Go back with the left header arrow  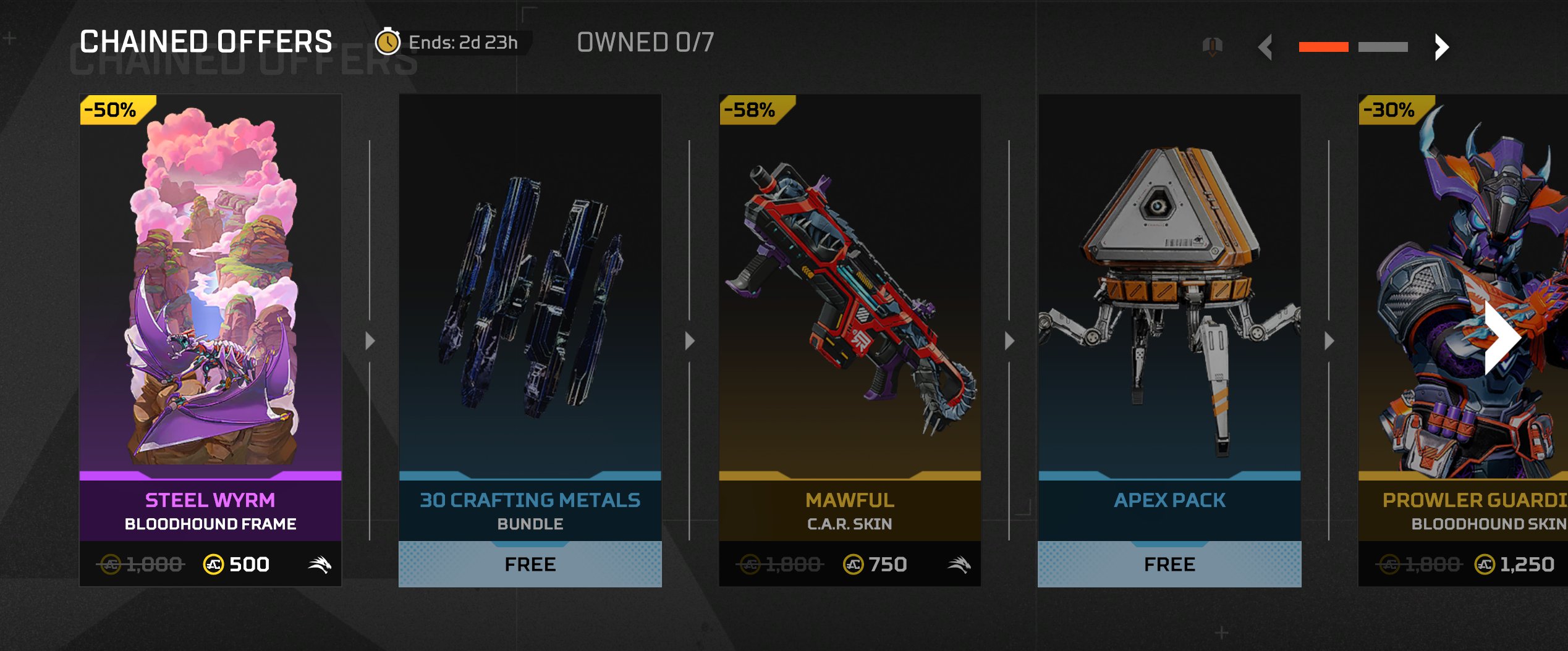coord(1266,47)
